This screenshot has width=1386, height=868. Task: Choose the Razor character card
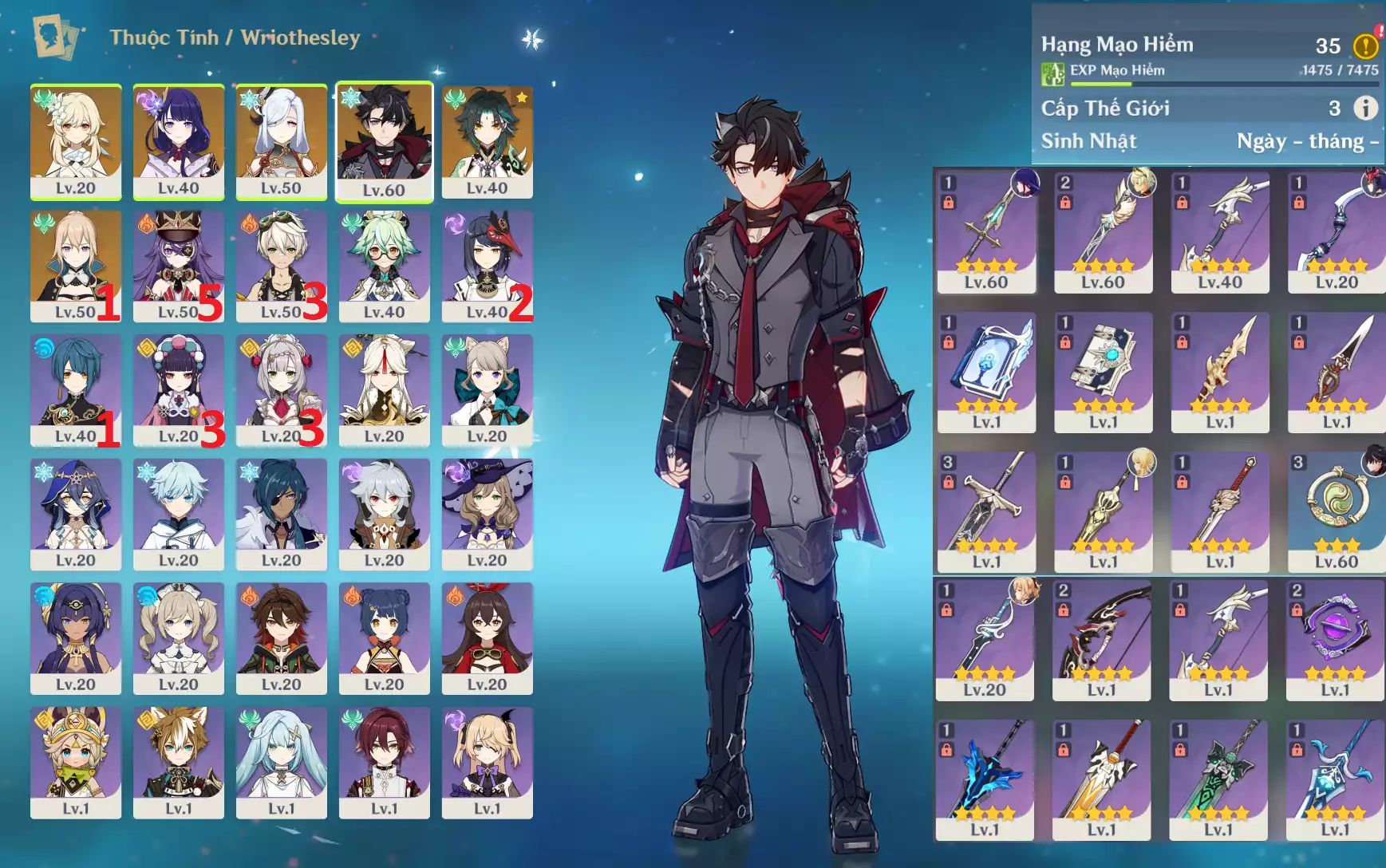tap(384, 514)
